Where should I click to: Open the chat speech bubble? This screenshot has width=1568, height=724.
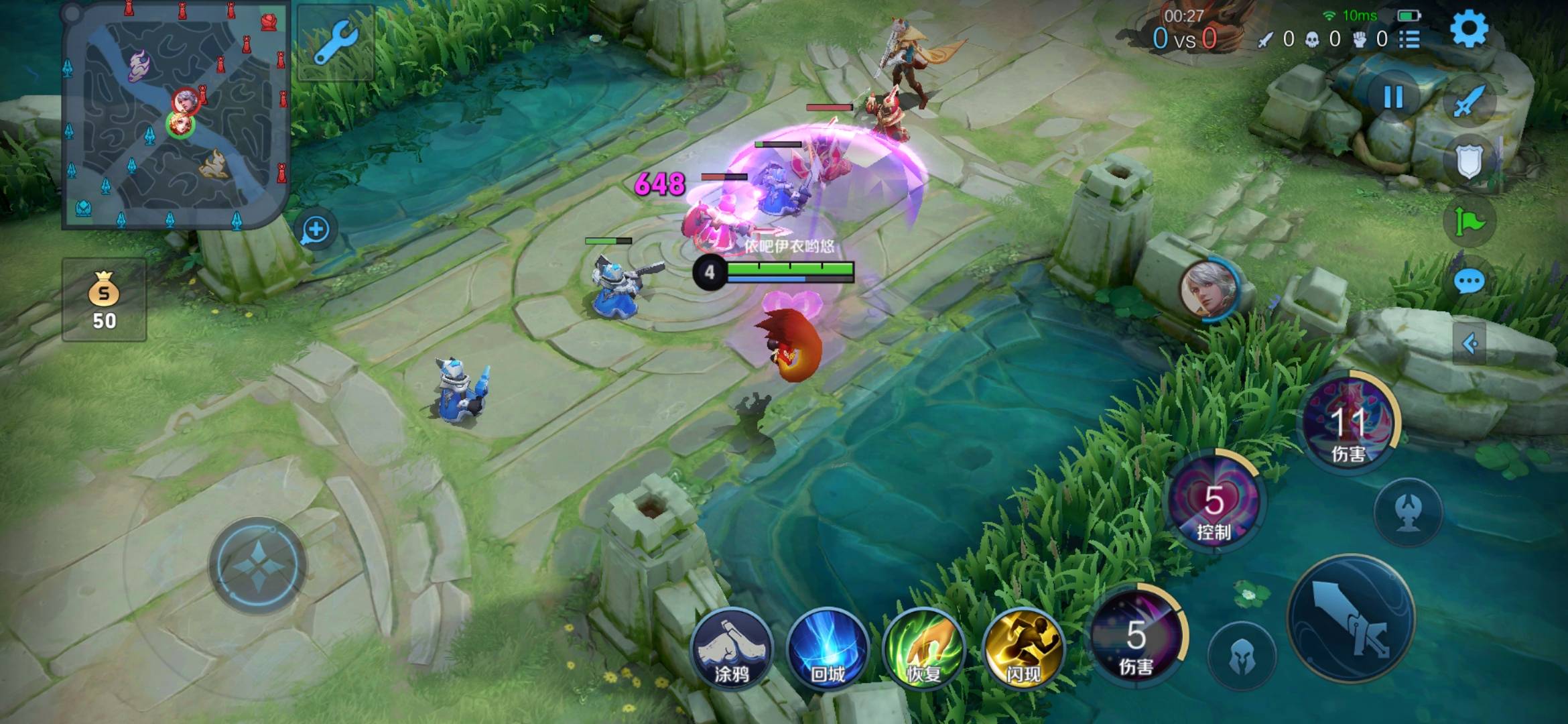point(1469,282)
